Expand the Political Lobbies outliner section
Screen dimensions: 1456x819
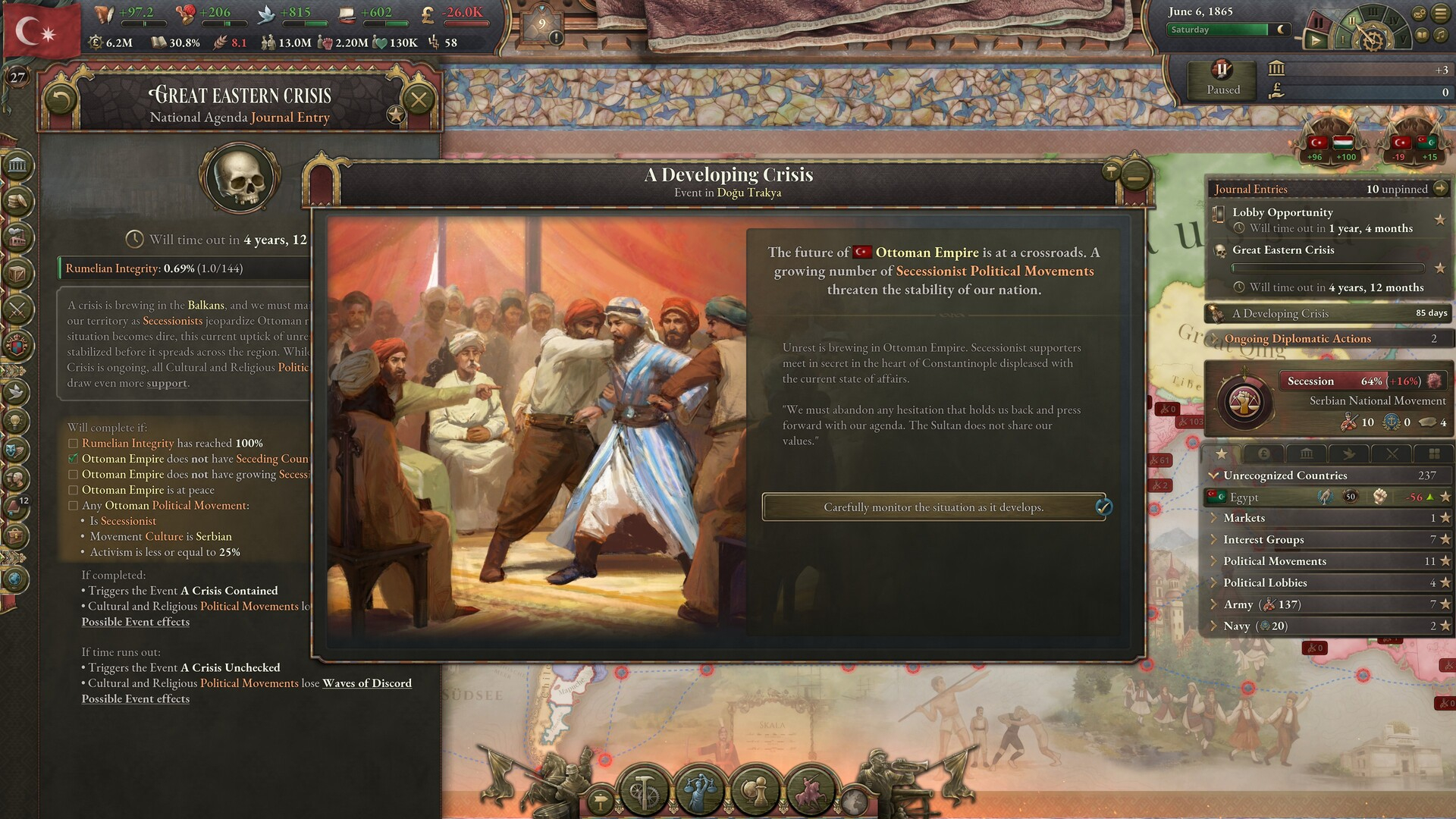1265,582
